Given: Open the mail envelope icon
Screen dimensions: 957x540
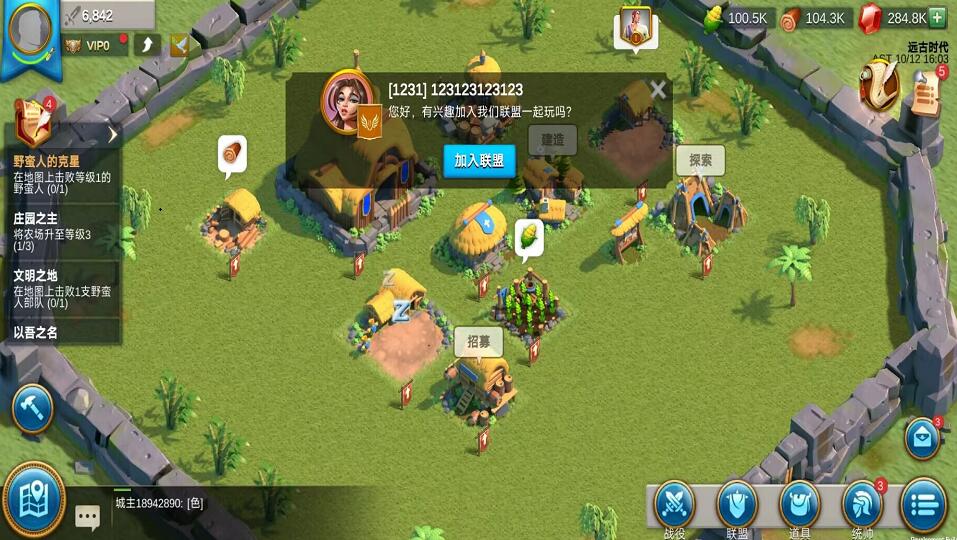Looking at the screenshot, I should click(x=922, y=440).
